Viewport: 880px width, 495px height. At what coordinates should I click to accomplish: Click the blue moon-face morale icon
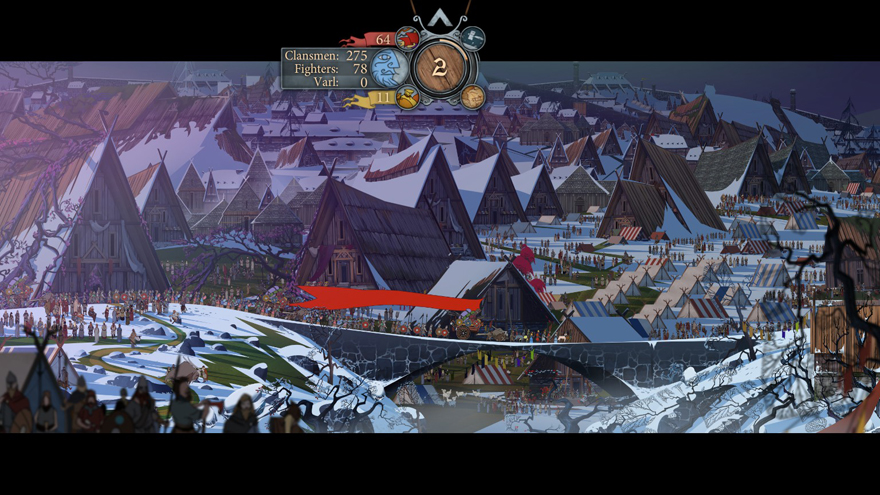(x=388, y=68)
